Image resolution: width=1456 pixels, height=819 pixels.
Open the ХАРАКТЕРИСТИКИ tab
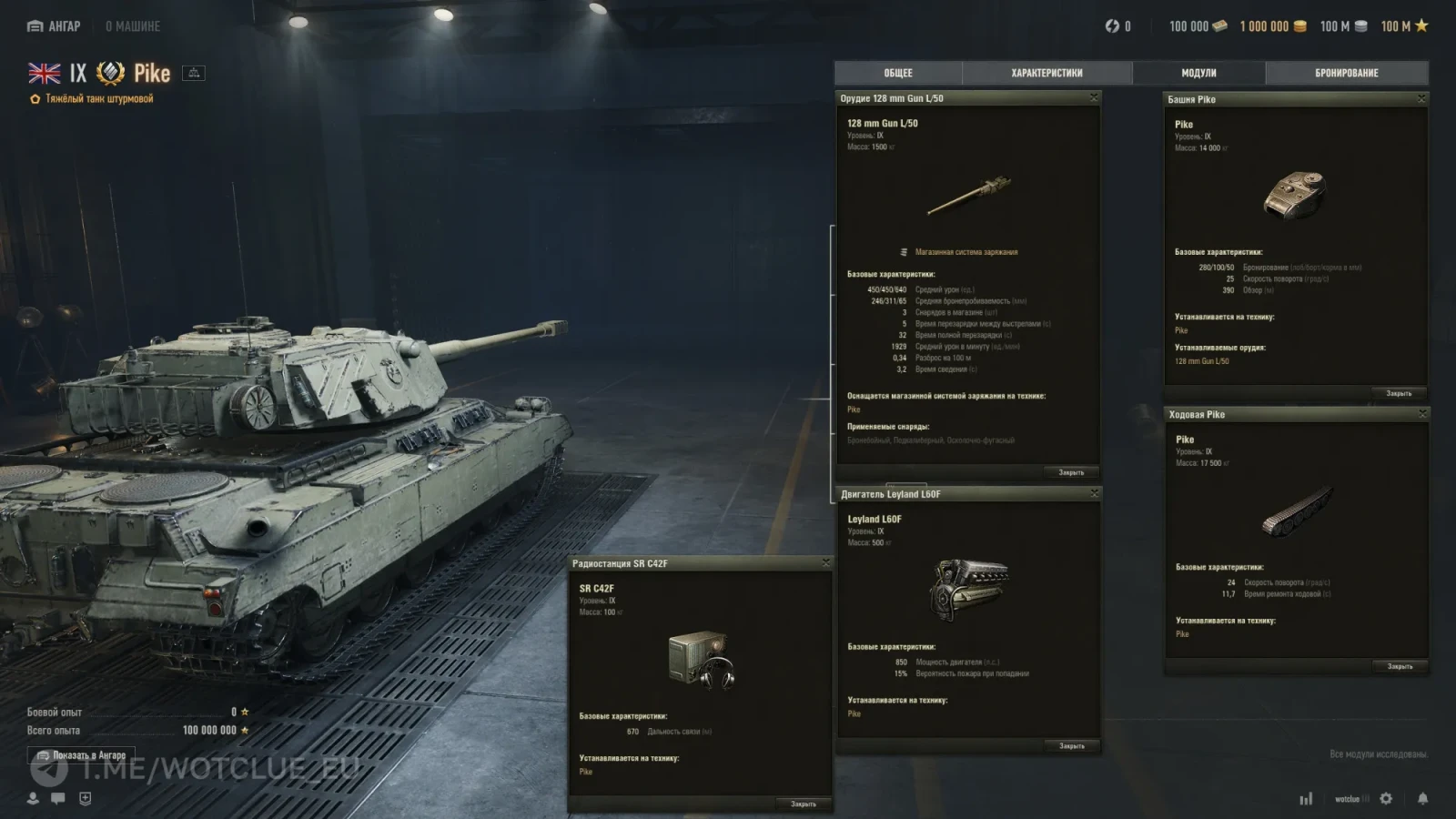click(x=1047, y=73)
